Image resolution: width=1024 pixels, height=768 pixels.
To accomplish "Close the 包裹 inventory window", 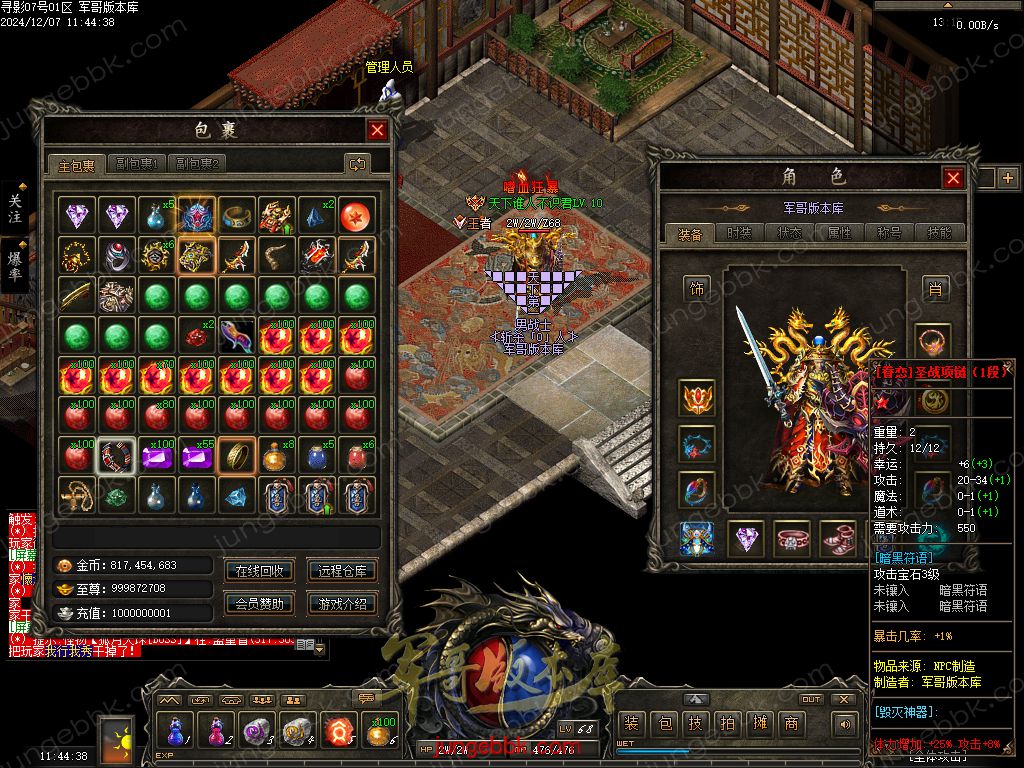I will 377,130.
